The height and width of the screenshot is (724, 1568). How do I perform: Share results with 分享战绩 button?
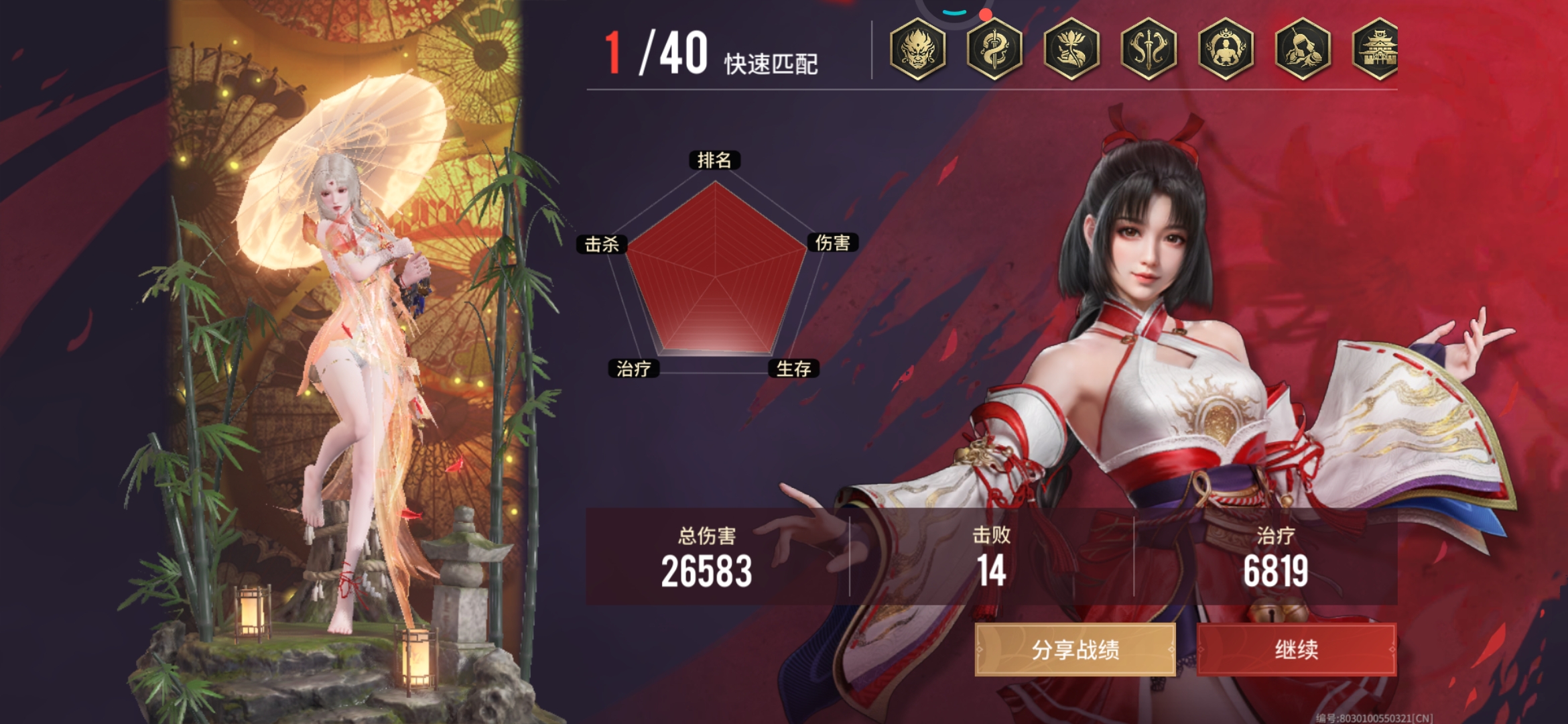point(1075,649)
